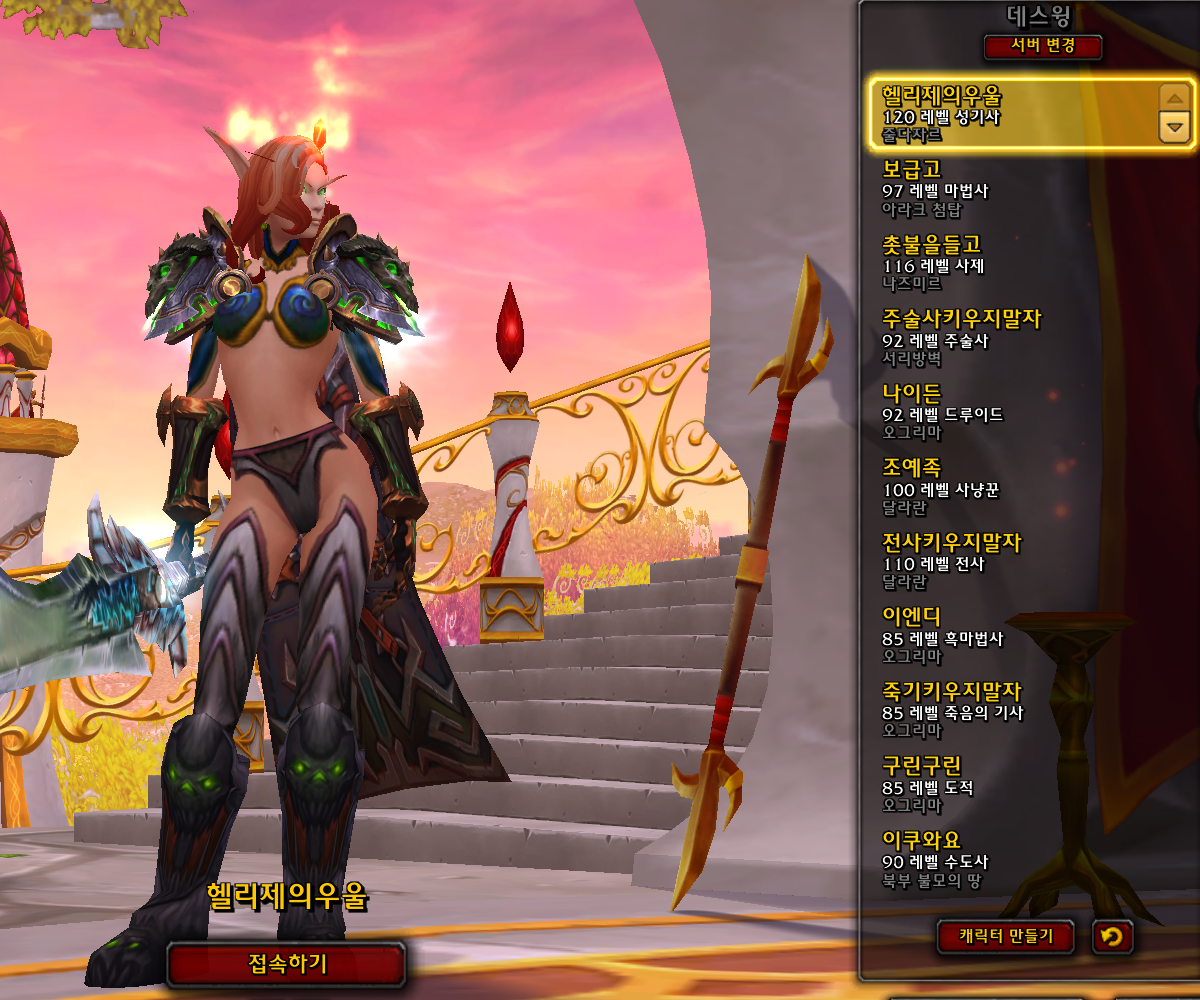Enter the game with 접속하기
Image resolution: width=1200 pixels, height=1000 pixels.
[x=287, y=965]
